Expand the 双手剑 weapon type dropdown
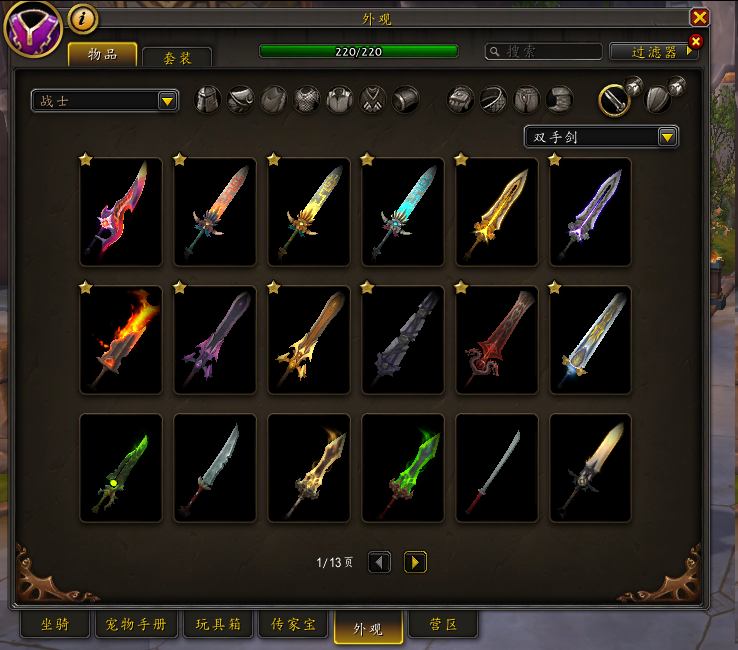 [601, 137]
